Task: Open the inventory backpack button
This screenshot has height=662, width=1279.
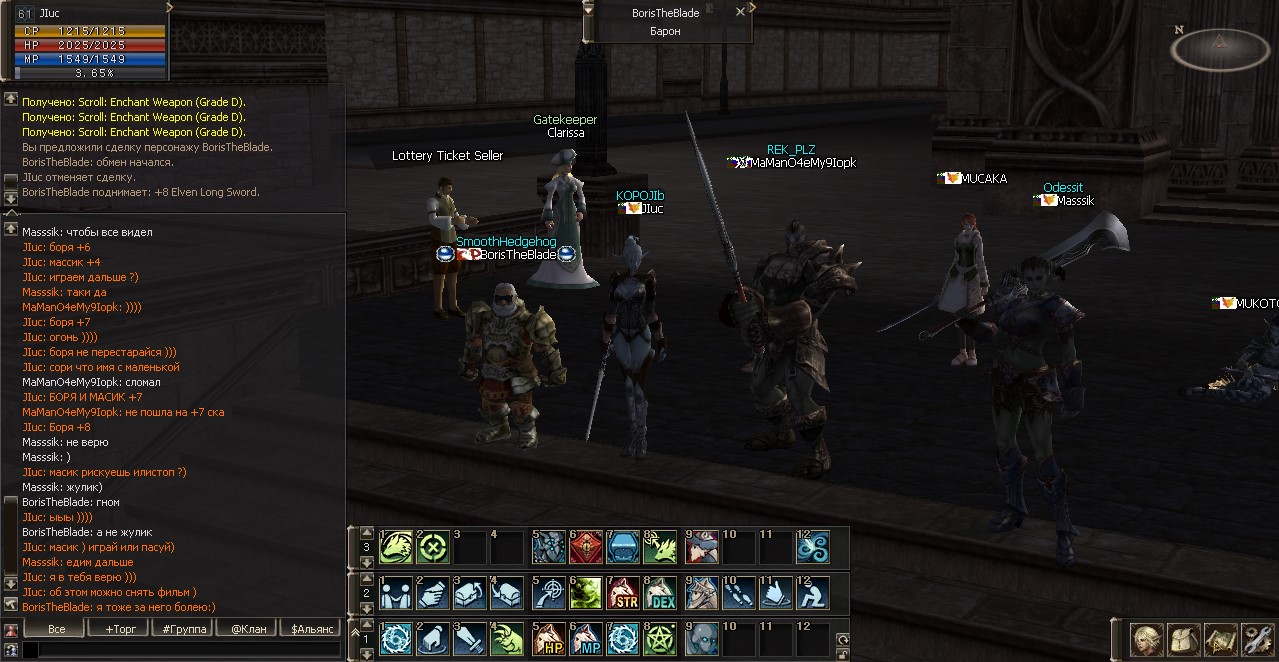Action: [x=1183, y=639]
